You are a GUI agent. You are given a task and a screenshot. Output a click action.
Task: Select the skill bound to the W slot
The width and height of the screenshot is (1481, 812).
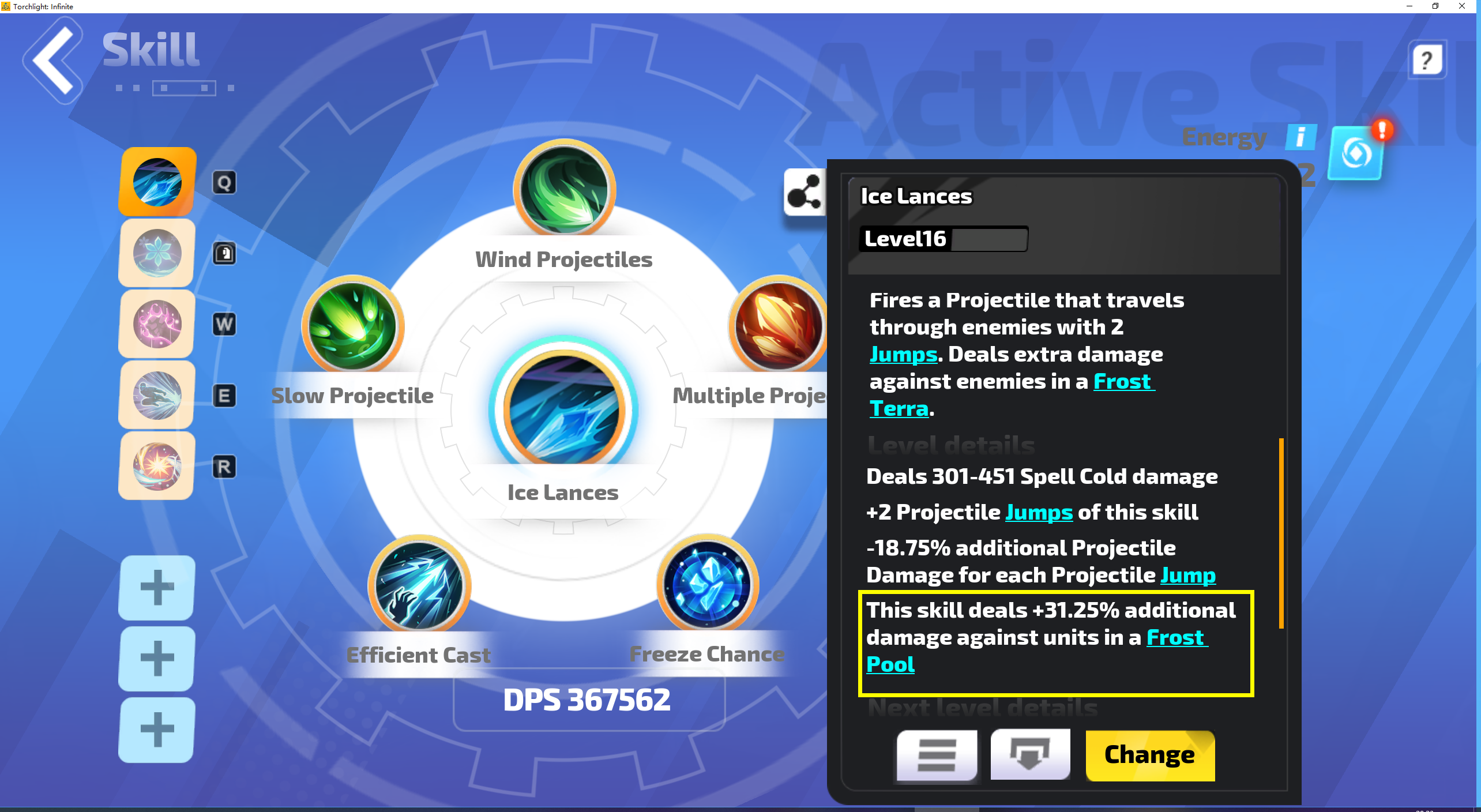coord(156,324)
